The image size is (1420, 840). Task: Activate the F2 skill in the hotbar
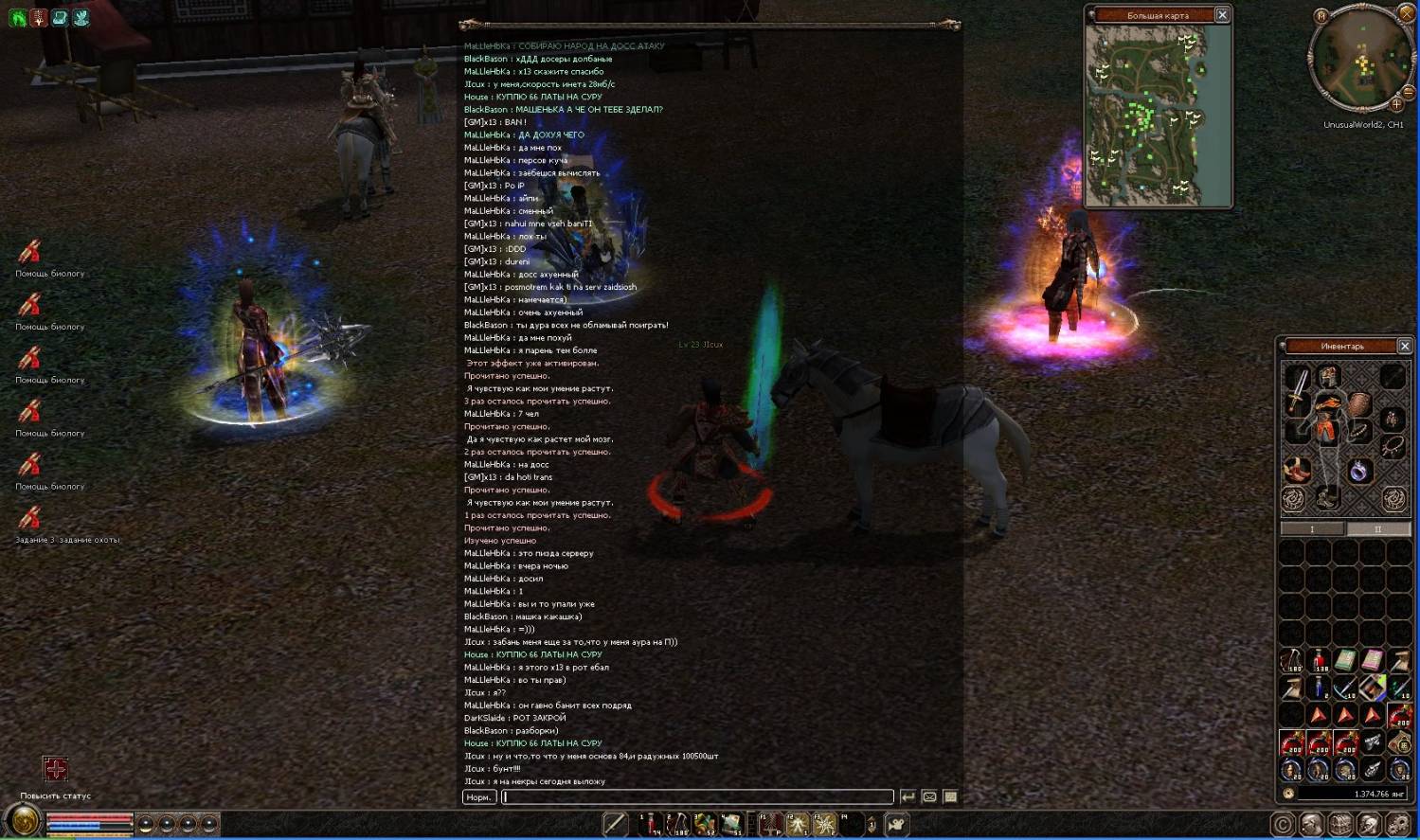pos(798,825)
